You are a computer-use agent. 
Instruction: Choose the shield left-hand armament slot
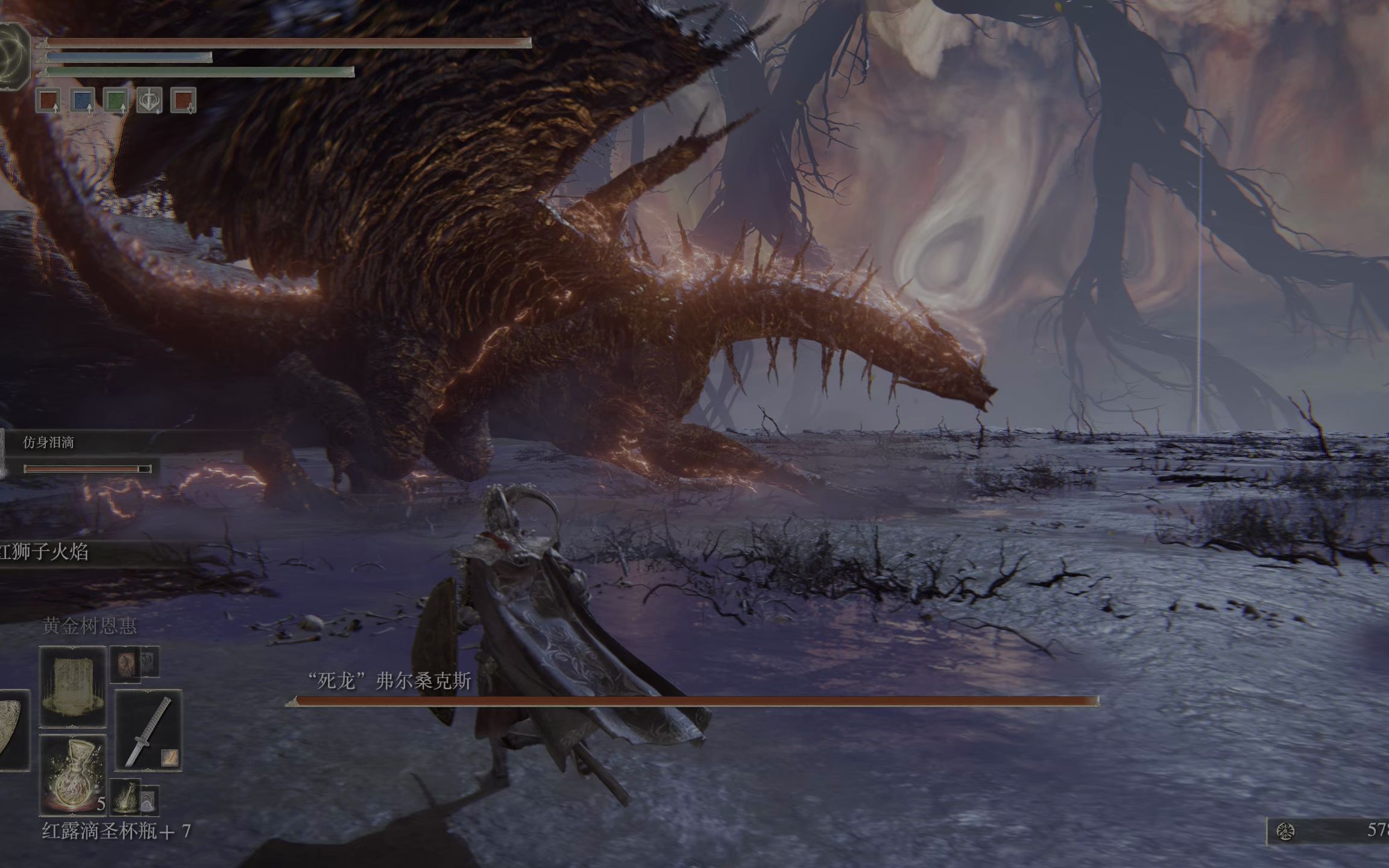[12, 730]
